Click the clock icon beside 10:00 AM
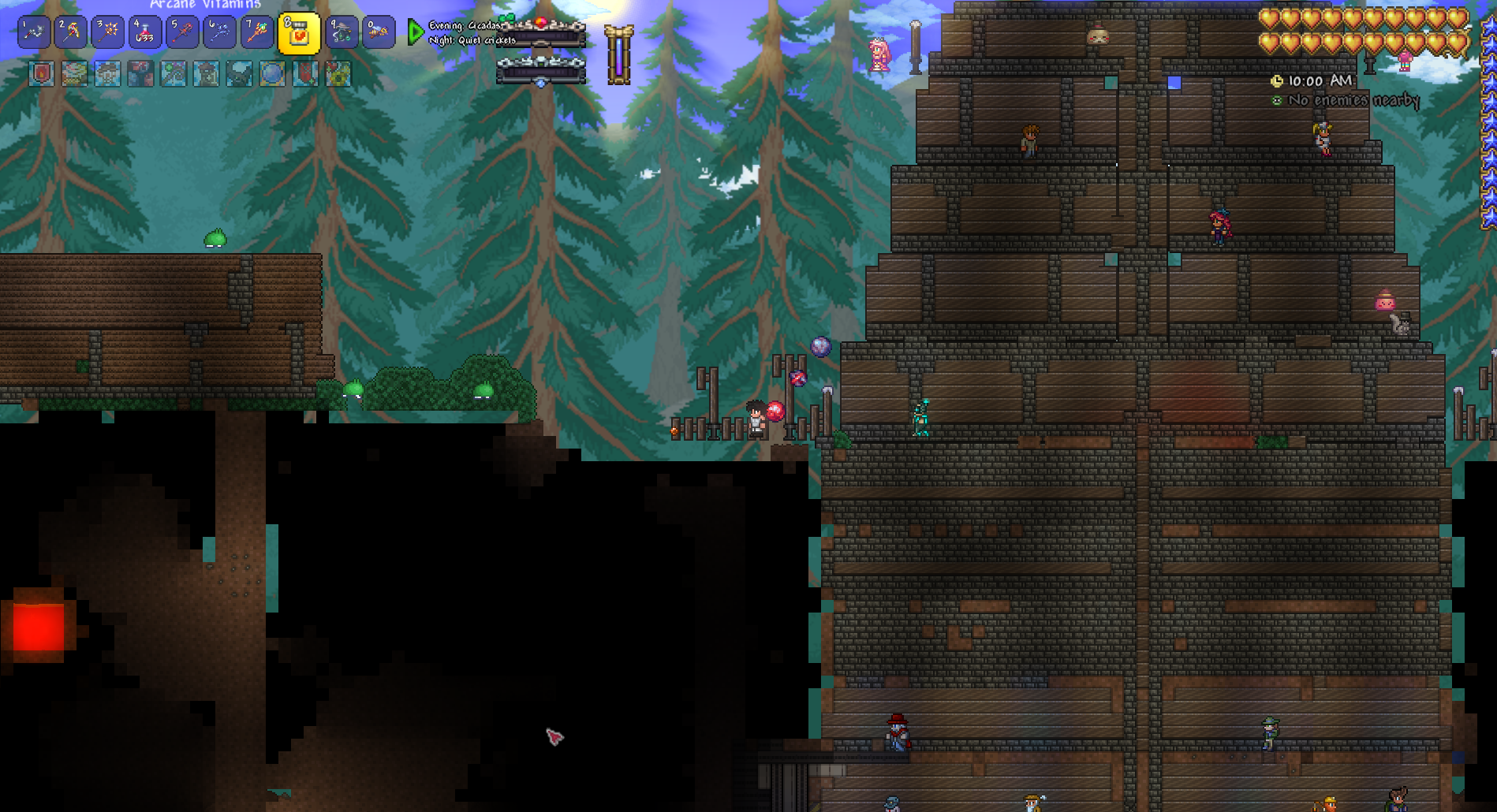Image resolution: width=1497 pixels, height=812 pixels. (x=1277, y=81)
